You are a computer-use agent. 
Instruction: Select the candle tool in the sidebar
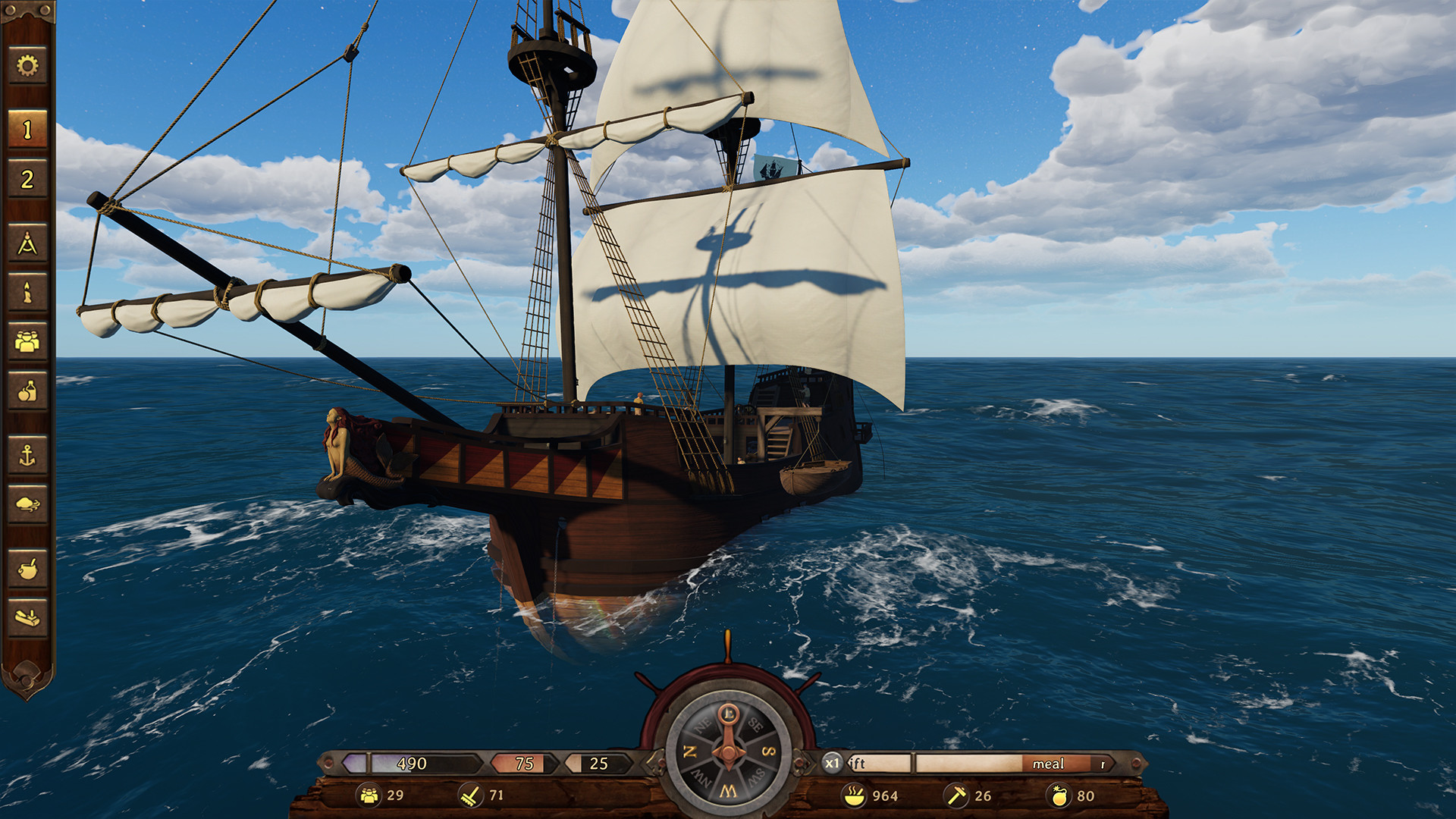tap(27, 292)
